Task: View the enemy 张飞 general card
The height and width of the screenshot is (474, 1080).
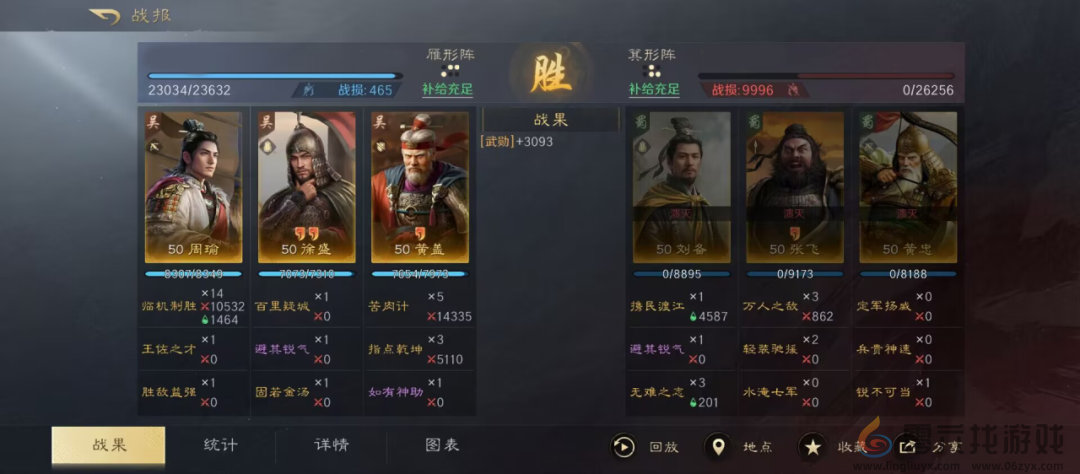Action: pyautogui.click(x=794, y=186)
